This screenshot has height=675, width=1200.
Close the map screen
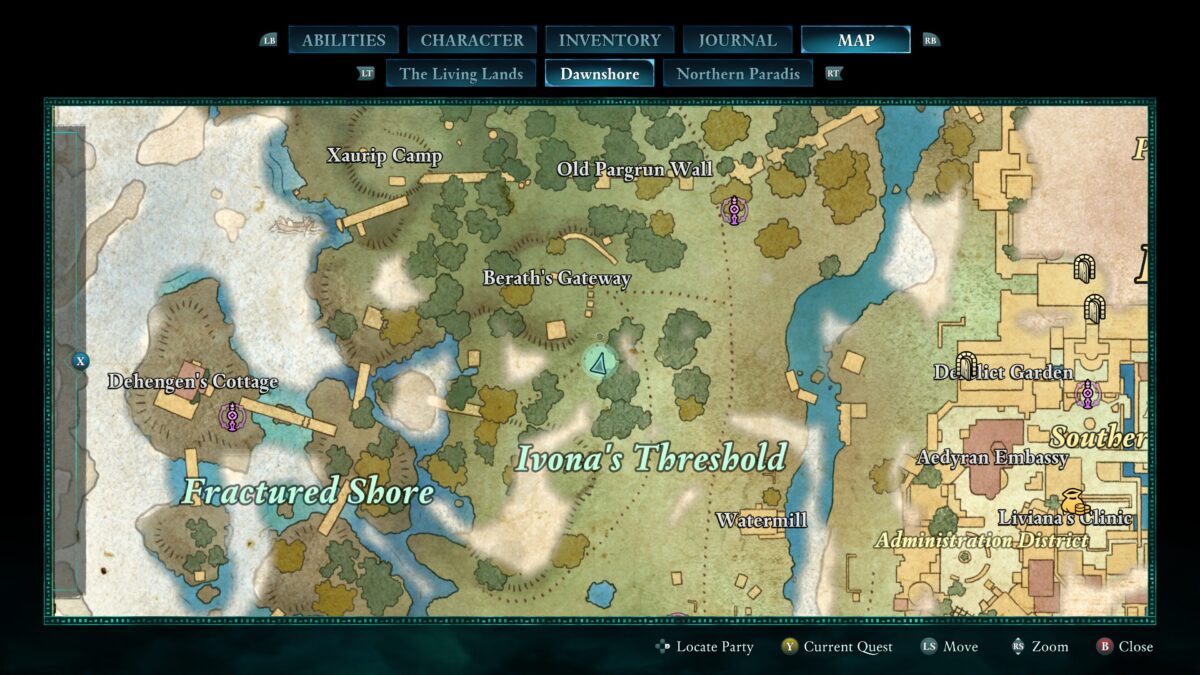1125,647
